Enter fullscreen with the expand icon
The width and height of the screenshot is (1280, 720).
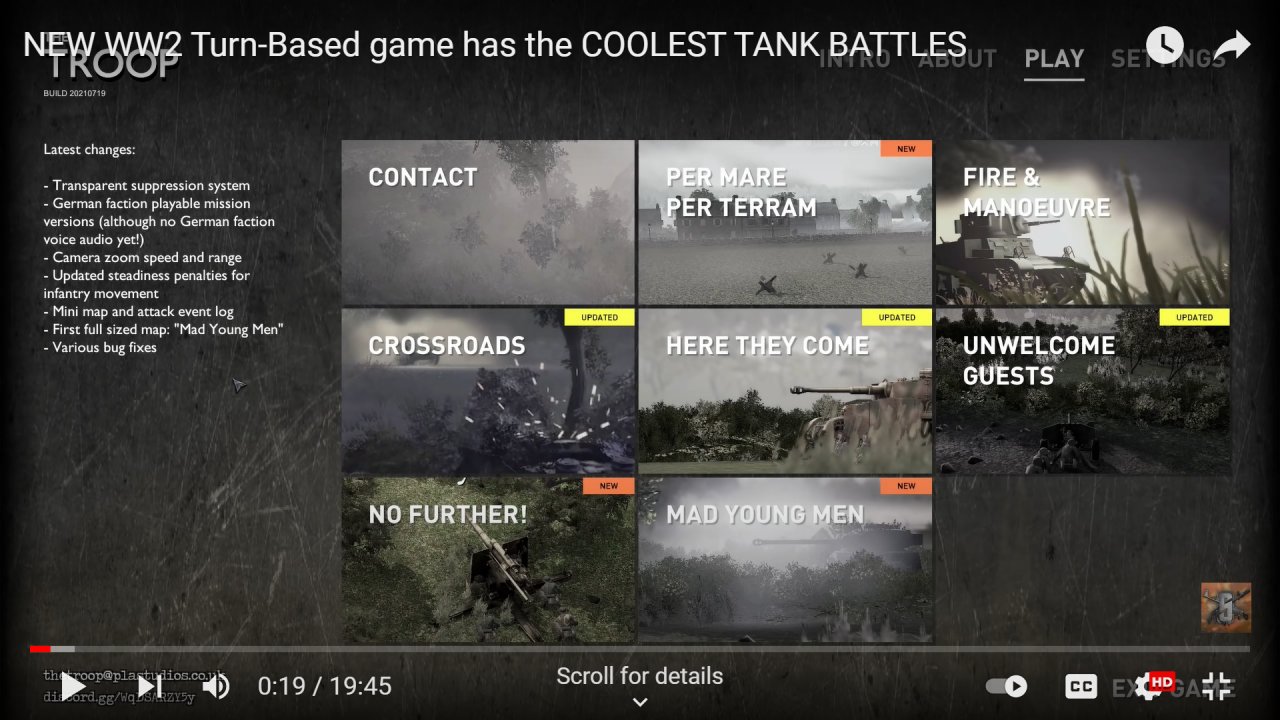click(x=1216, y=686)
